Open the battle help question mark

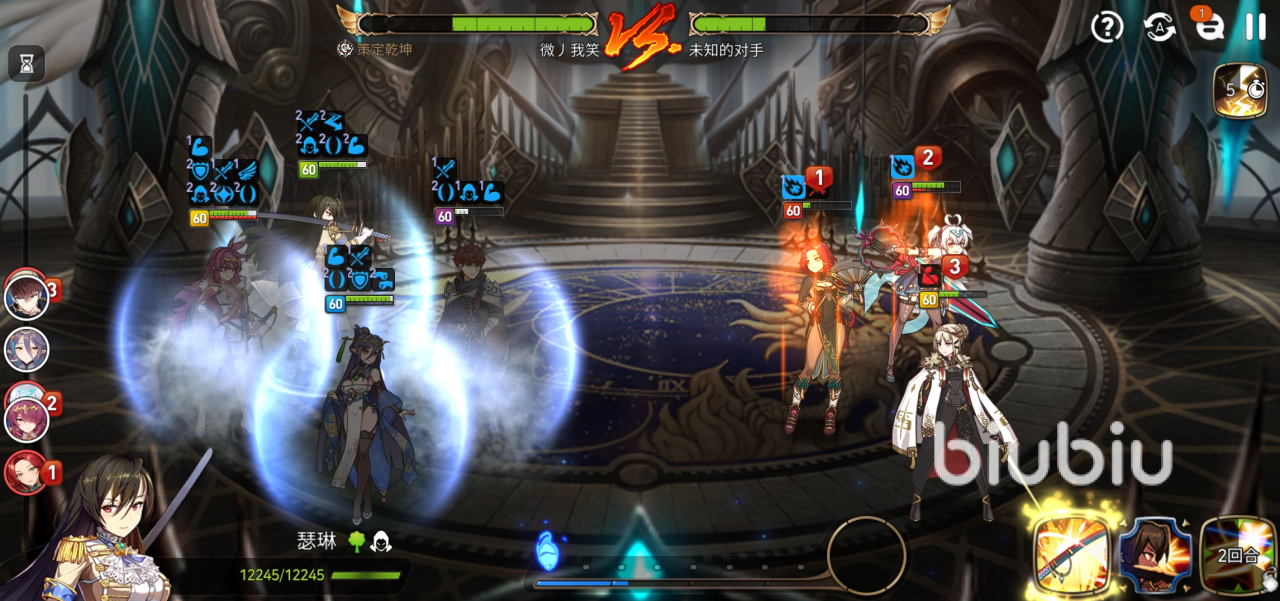click(x=1107, y=27)
